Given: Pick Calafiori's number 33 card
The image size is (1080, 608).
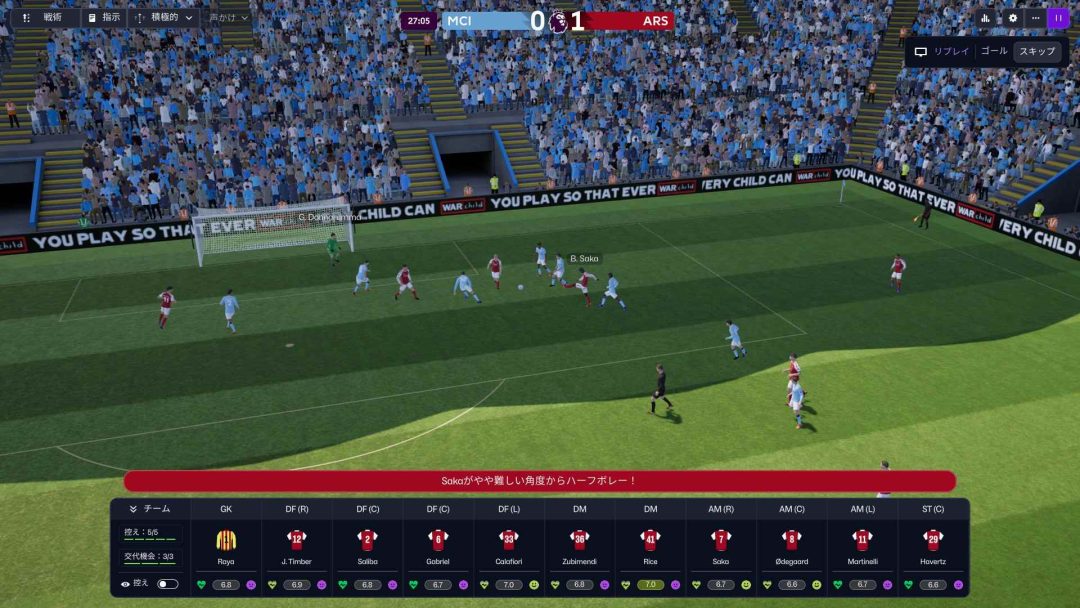Looking at the screenshot, I should pos(509,540).
